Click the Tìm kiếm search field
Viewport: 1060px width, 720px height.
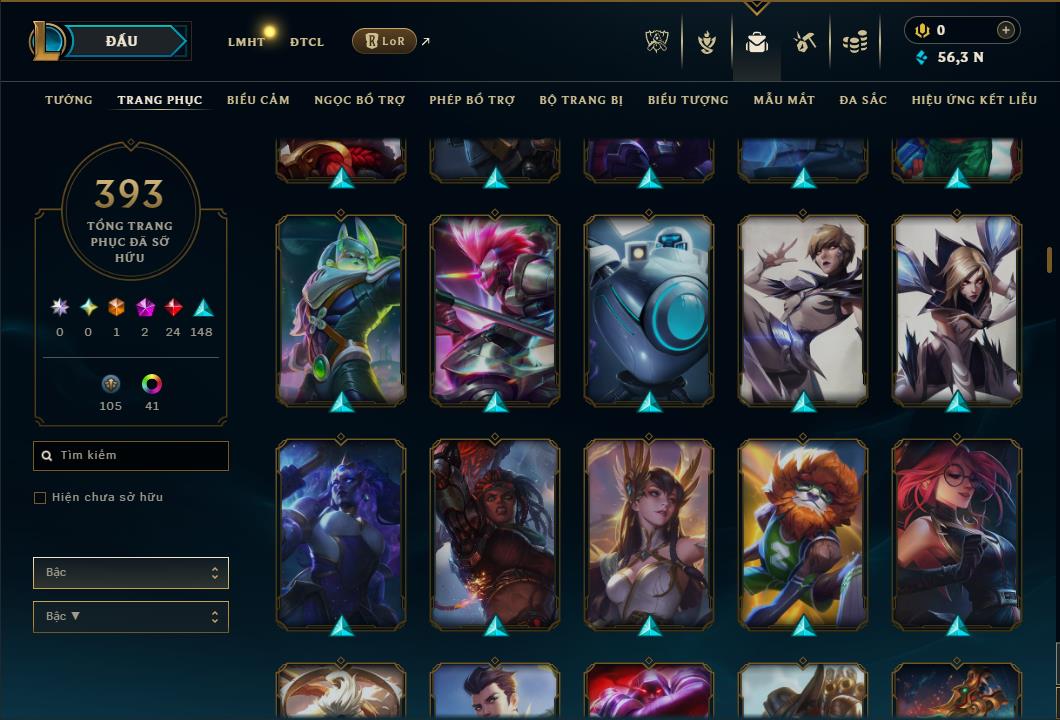point(131,456)
